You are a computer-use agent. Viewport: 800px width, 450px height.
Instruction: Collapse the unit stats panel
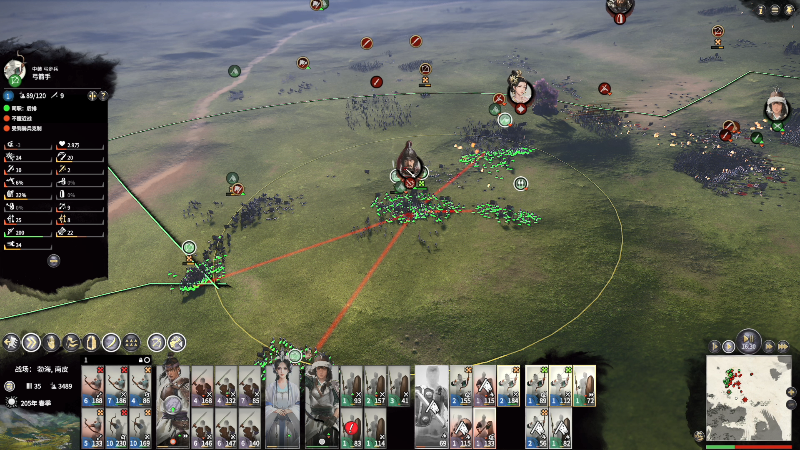tap(54, 261)
